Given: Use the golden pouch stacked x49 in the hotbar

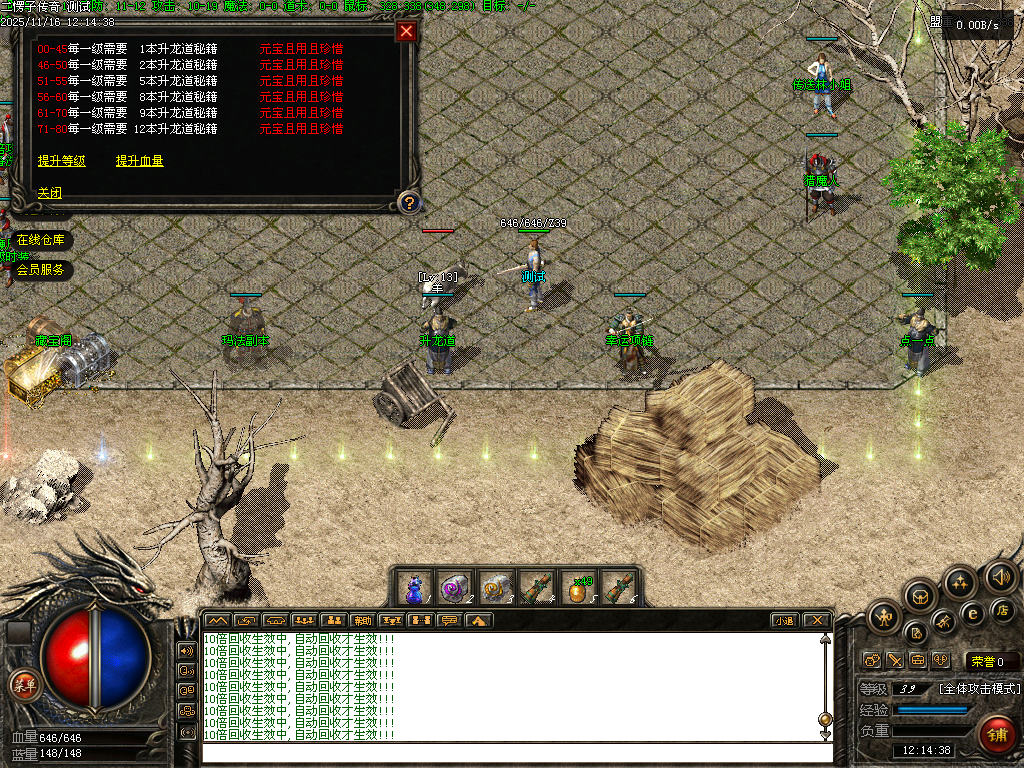Looking at the screenshot, I should [579, 588].
